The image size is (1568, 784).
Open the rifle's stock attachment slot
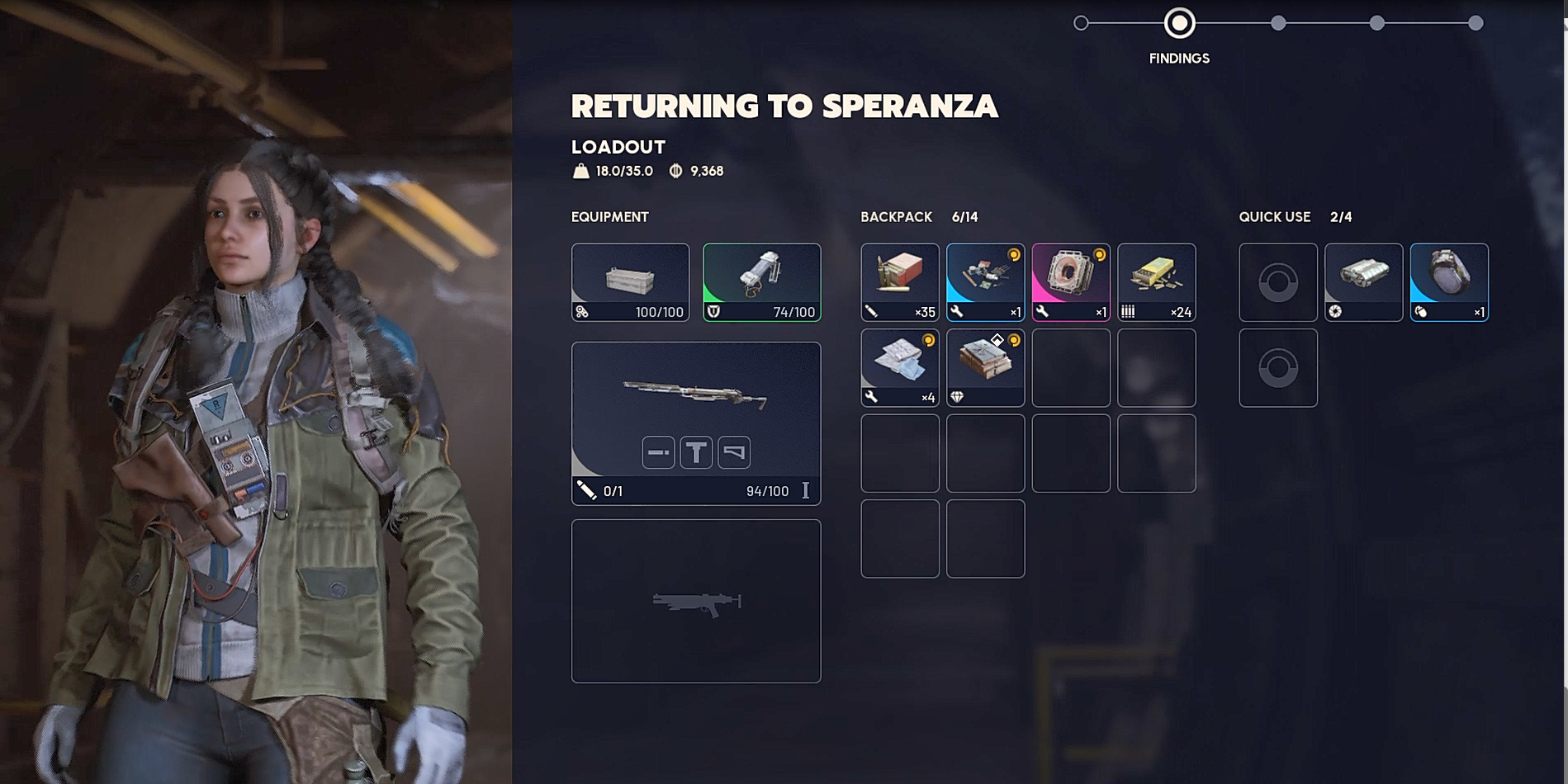pyautogui.click(x=734, y=452)
